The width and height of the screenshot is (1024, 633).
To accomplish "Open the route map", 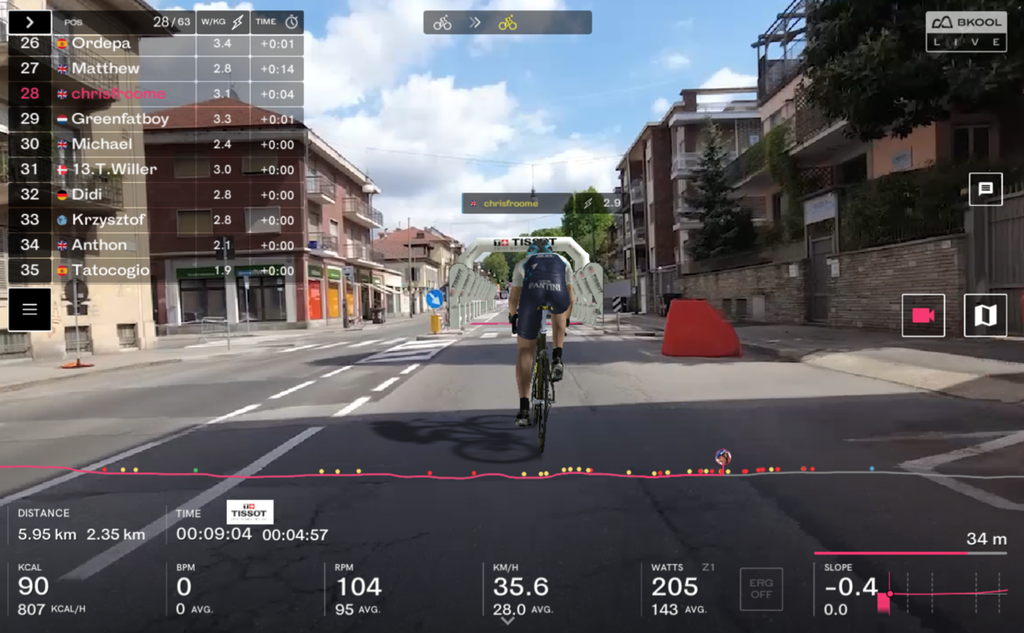I will click(x=985, y=315).
